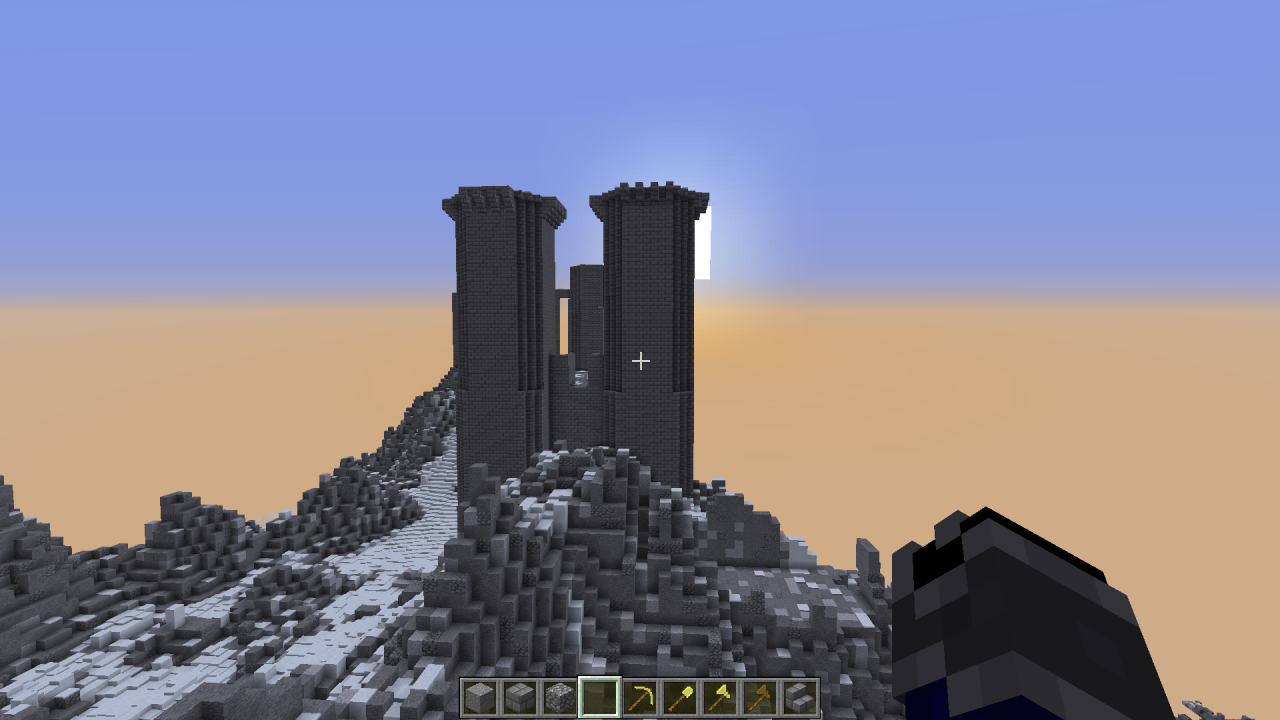The image size is (1280, 720).
Task: Choose the wooden axe slot
Action: coord(759,697)
